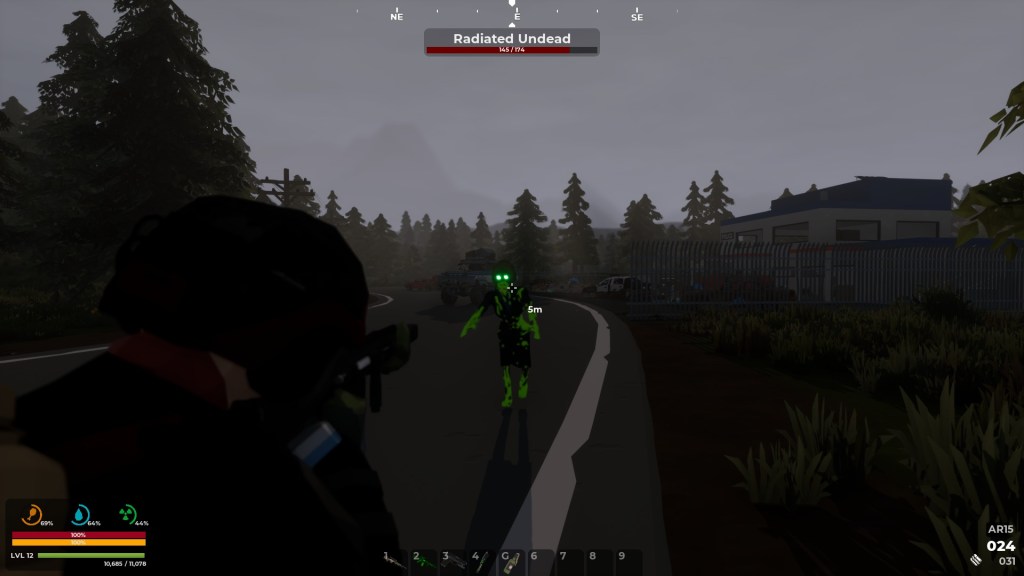The width and height of the screenshot is (1024, 576).
Task: Click the bullets icon beside the ammo count
Action: pos(975,559)
